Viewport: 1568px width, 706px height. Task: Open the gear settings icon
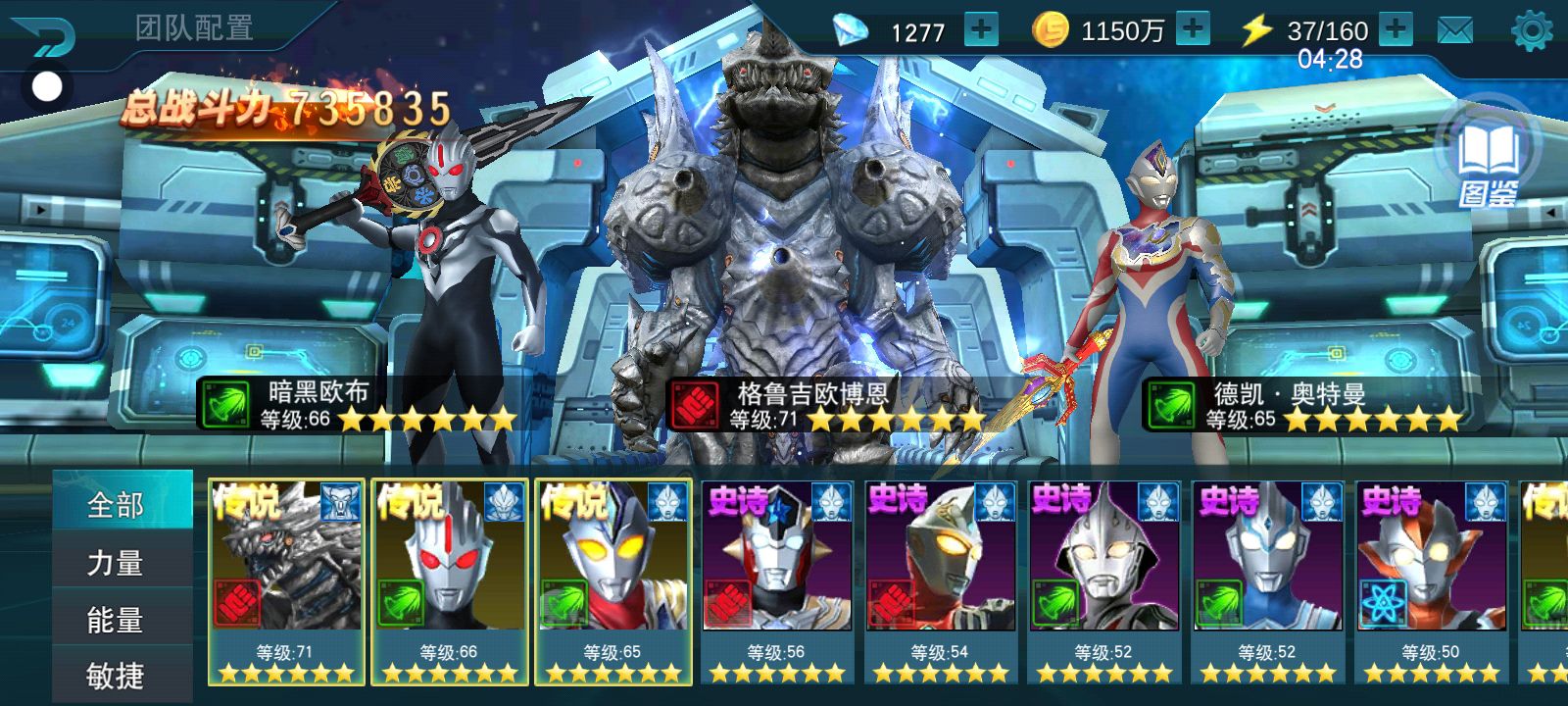tap(1532, 31)
